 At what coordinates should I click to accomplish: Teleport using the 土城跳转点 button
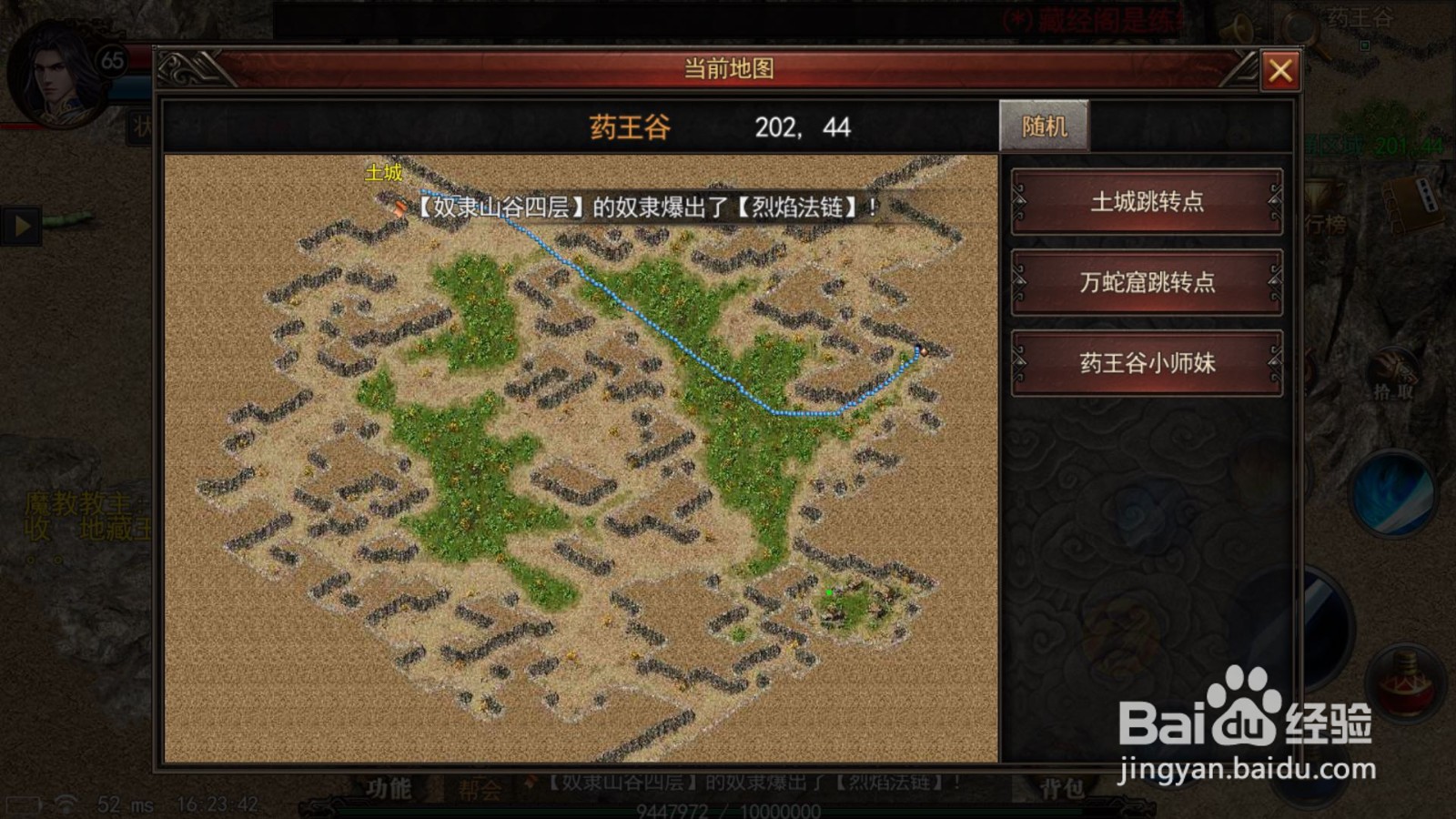coord(1145,203)
